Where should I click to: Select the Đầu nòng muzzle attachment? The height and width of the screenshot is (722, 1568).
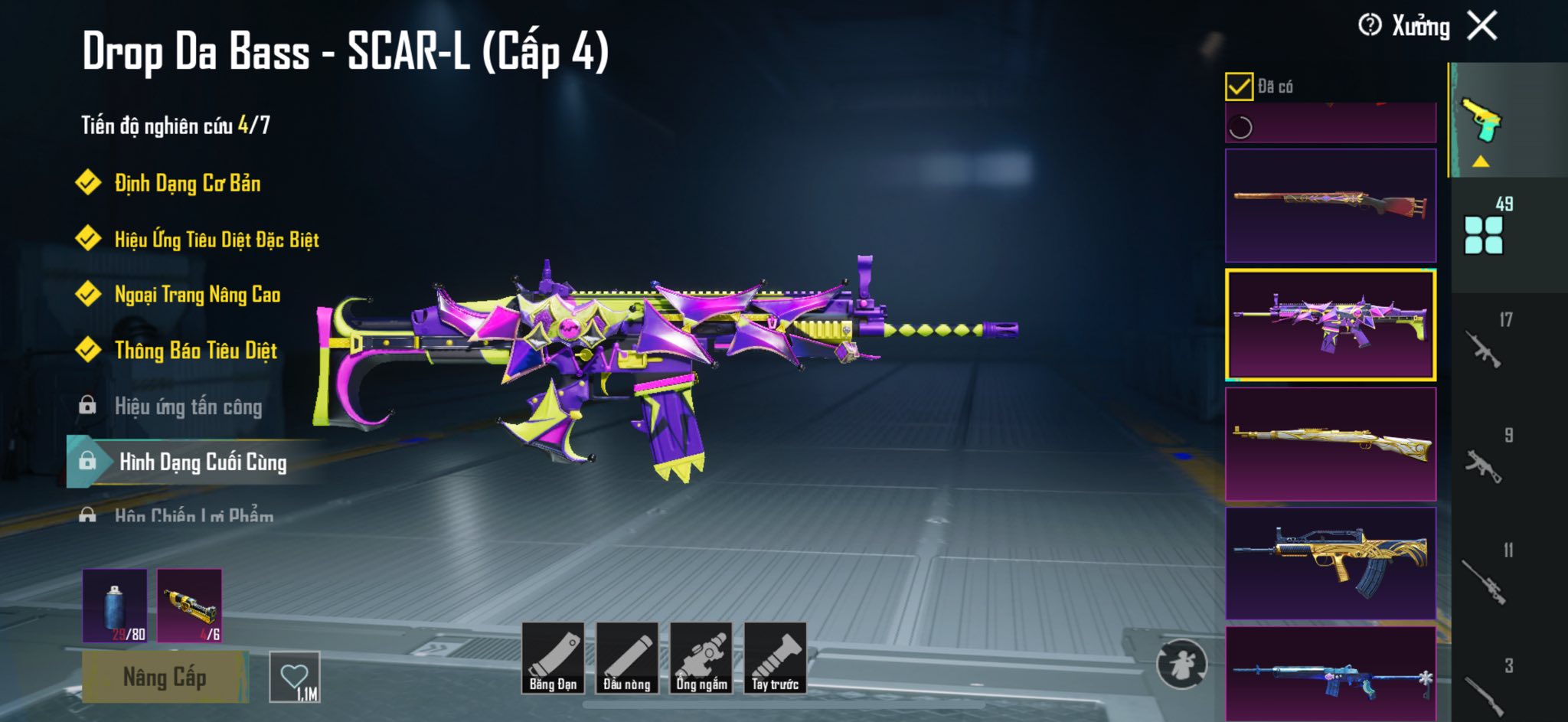point(626,658)
